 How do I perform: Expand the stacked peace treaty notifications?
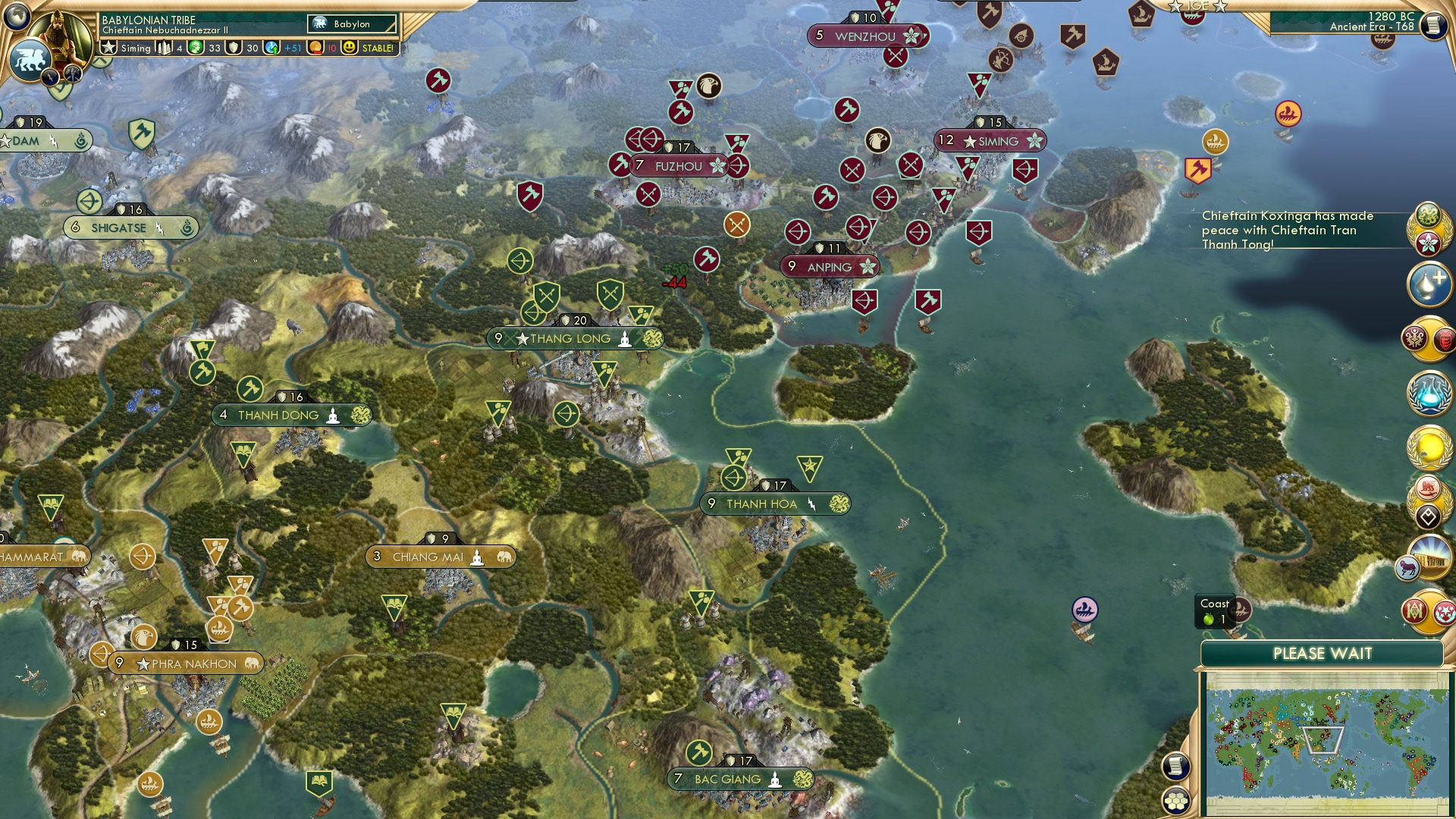point(1429,227)
